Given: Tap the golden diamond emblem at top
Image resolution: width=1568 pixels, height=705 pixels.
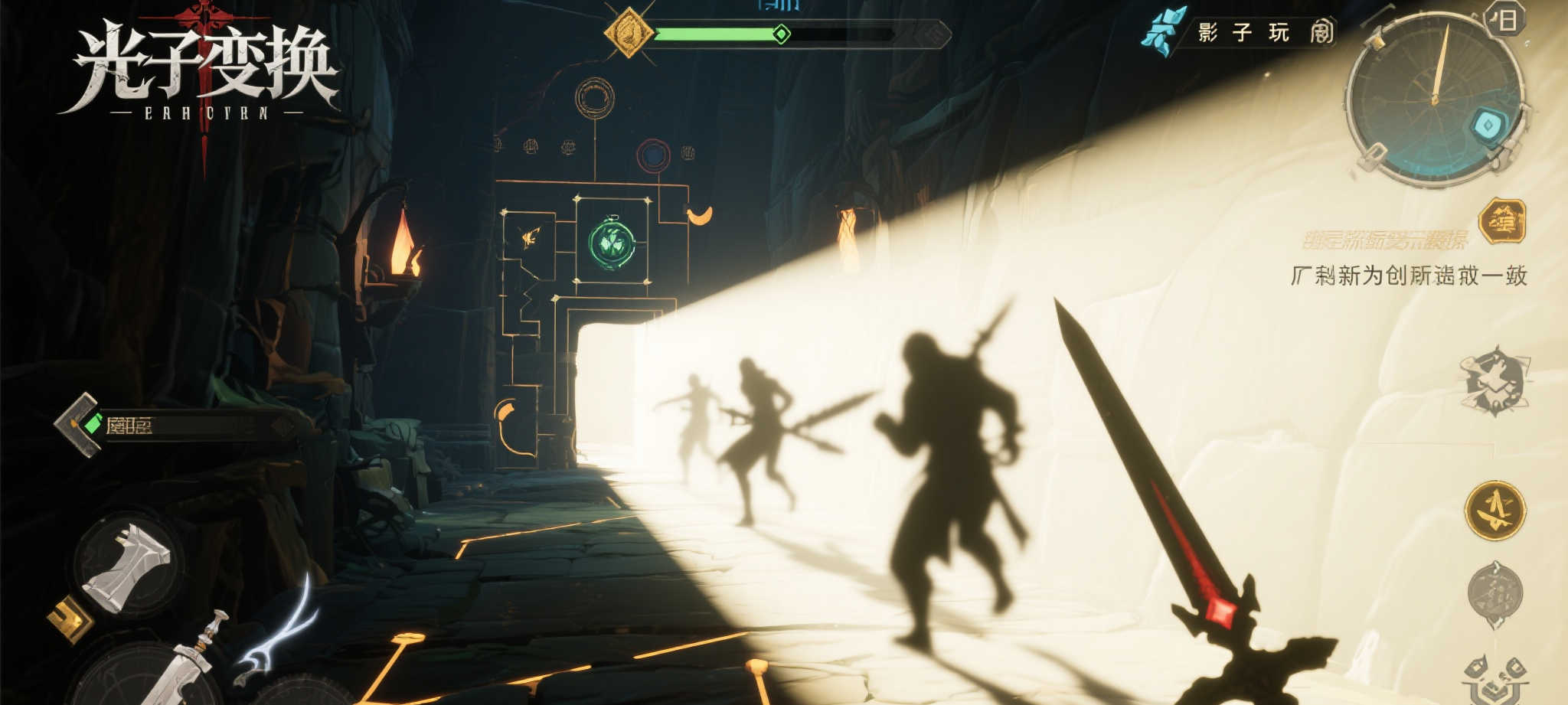Looking at the screenshot, I should coord(629,33).
